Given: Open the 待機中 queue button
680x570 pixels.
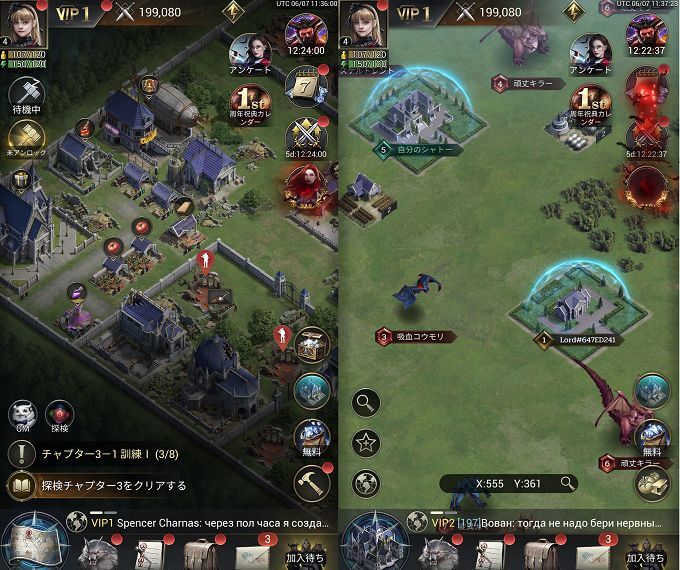Looking at the screenshot, I should click(x=26, y=97).
